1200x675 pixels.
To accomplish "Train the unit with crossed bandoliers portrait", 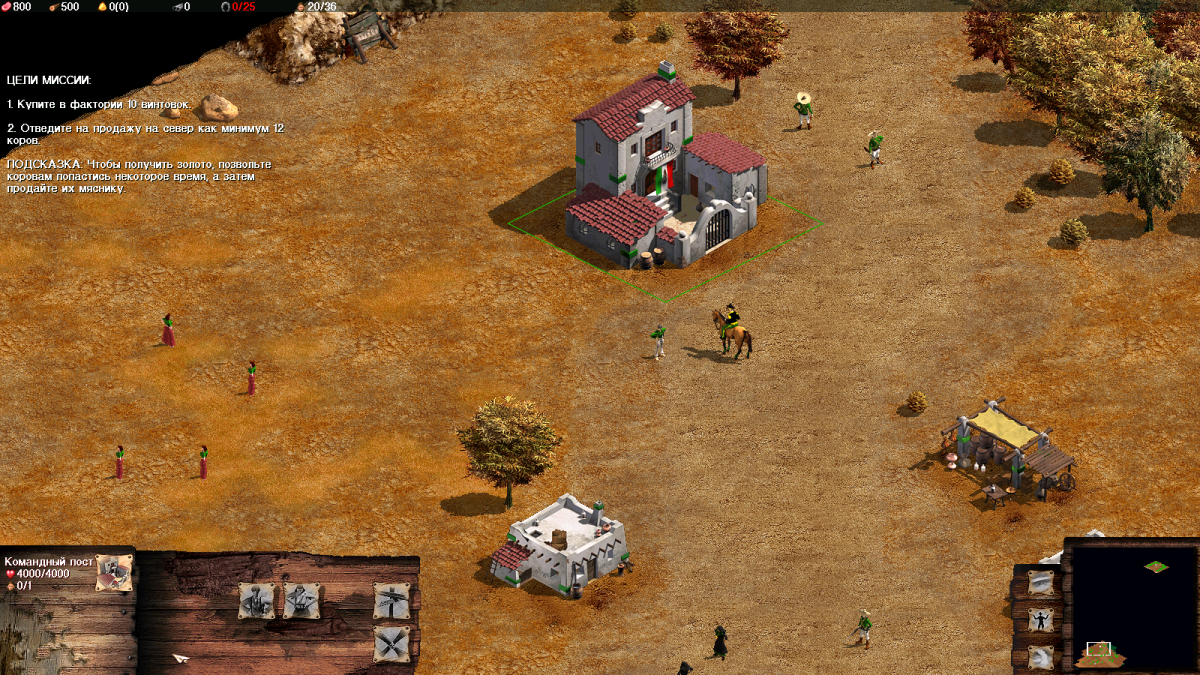I will 301,600.
